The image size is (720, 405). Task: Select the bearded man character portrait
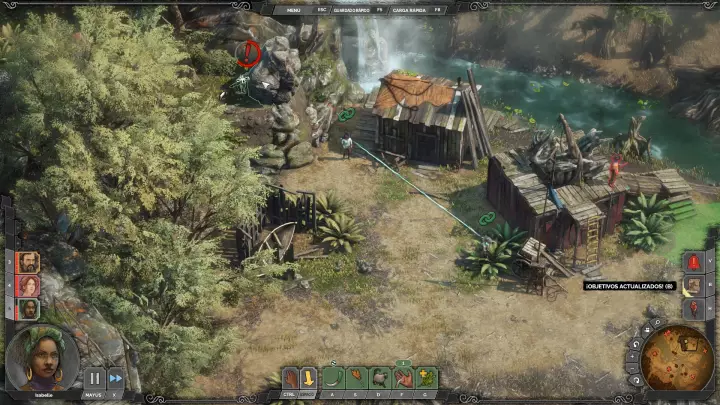click(28, 262)
